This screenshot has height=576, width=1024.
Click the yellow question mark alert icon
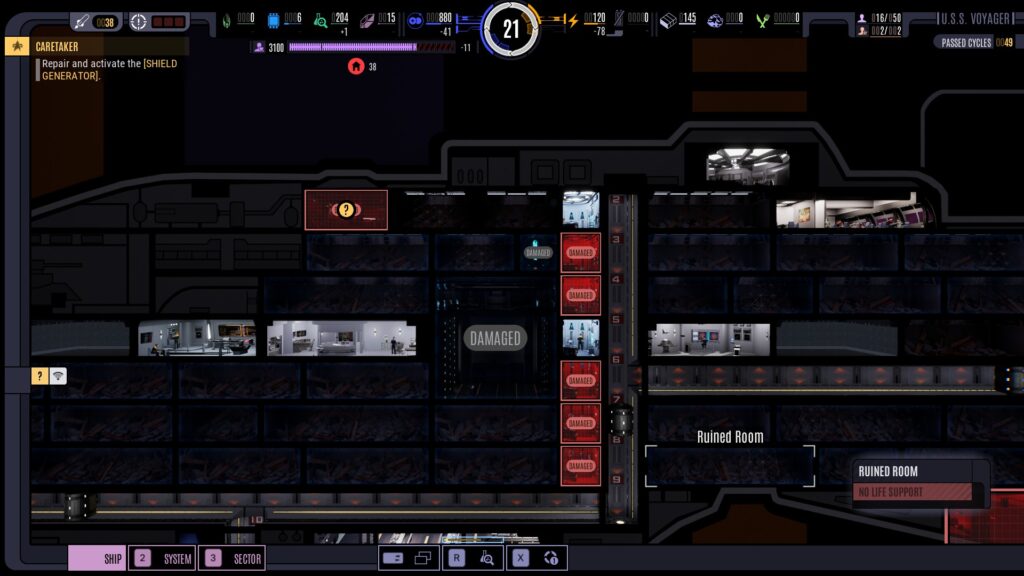(x=40, y=376)
